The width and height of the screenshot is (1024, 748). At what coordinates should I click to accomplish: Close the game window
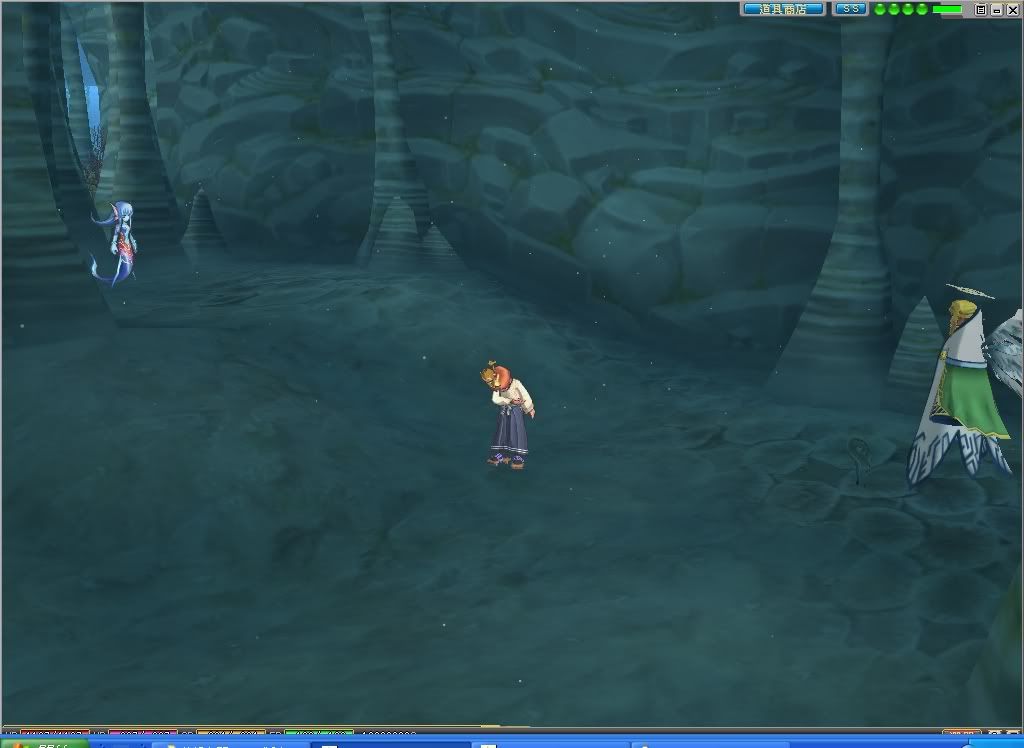(1011, 9)
